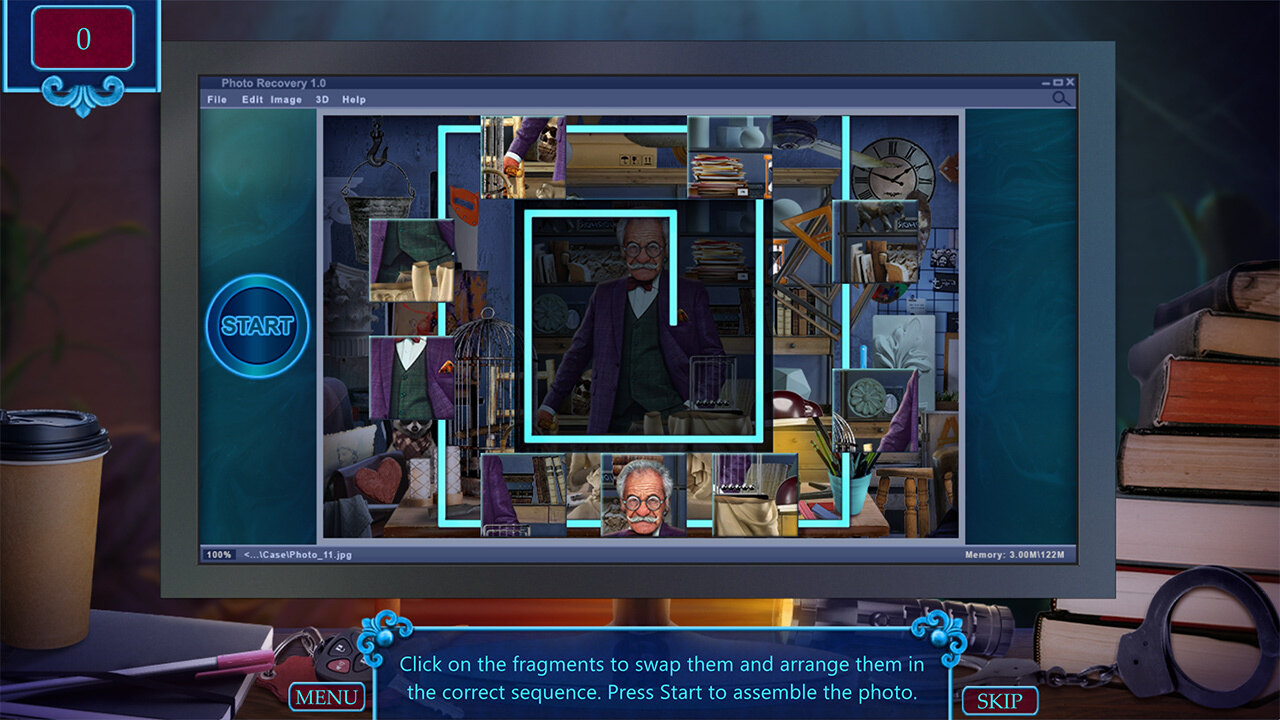Click the round START button
The height and width of the screenshot is (720, 1280).
257,326
